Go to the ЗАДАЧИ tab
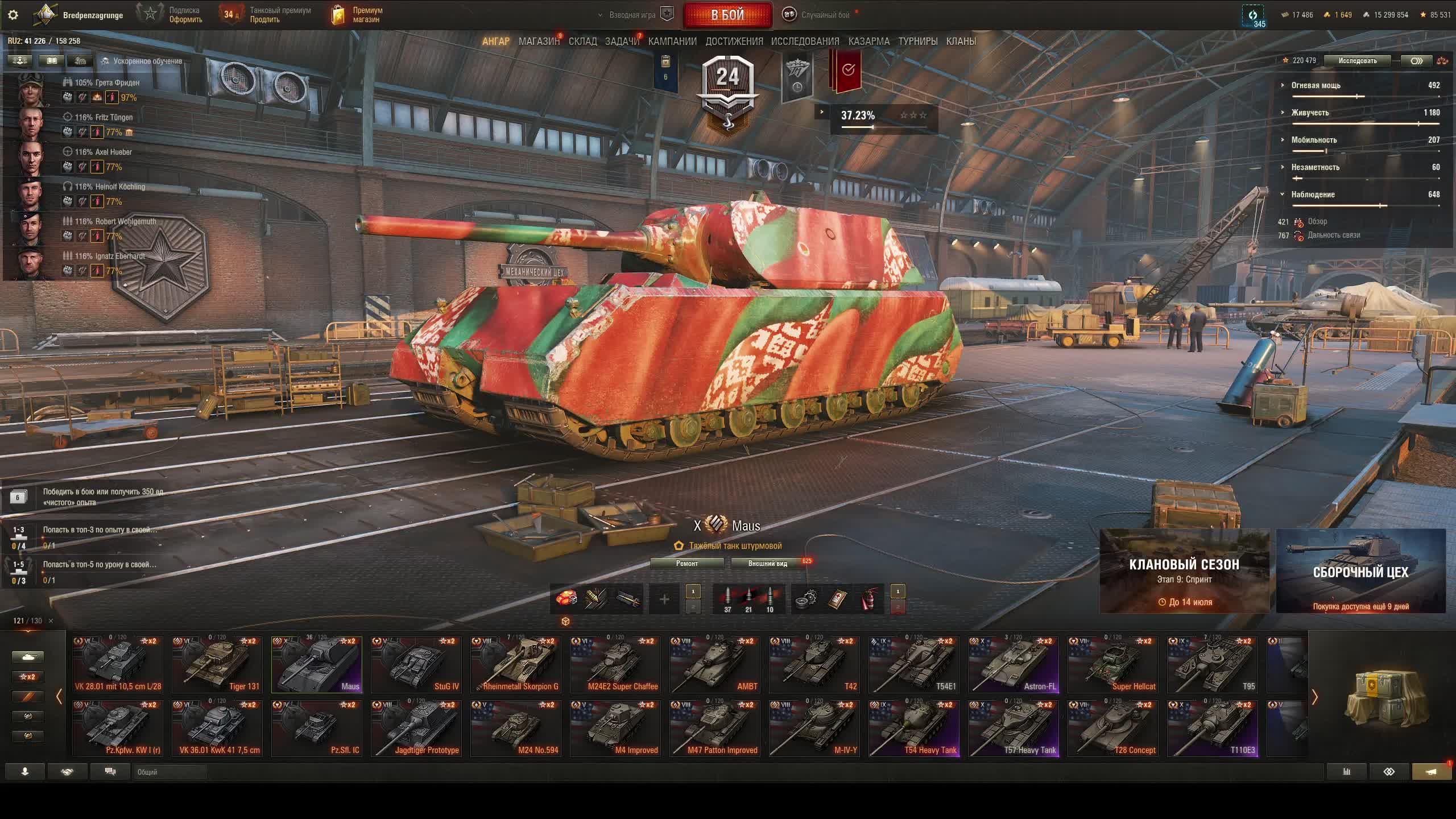Screen dimensions: 1456x819 tap(622, 42)
